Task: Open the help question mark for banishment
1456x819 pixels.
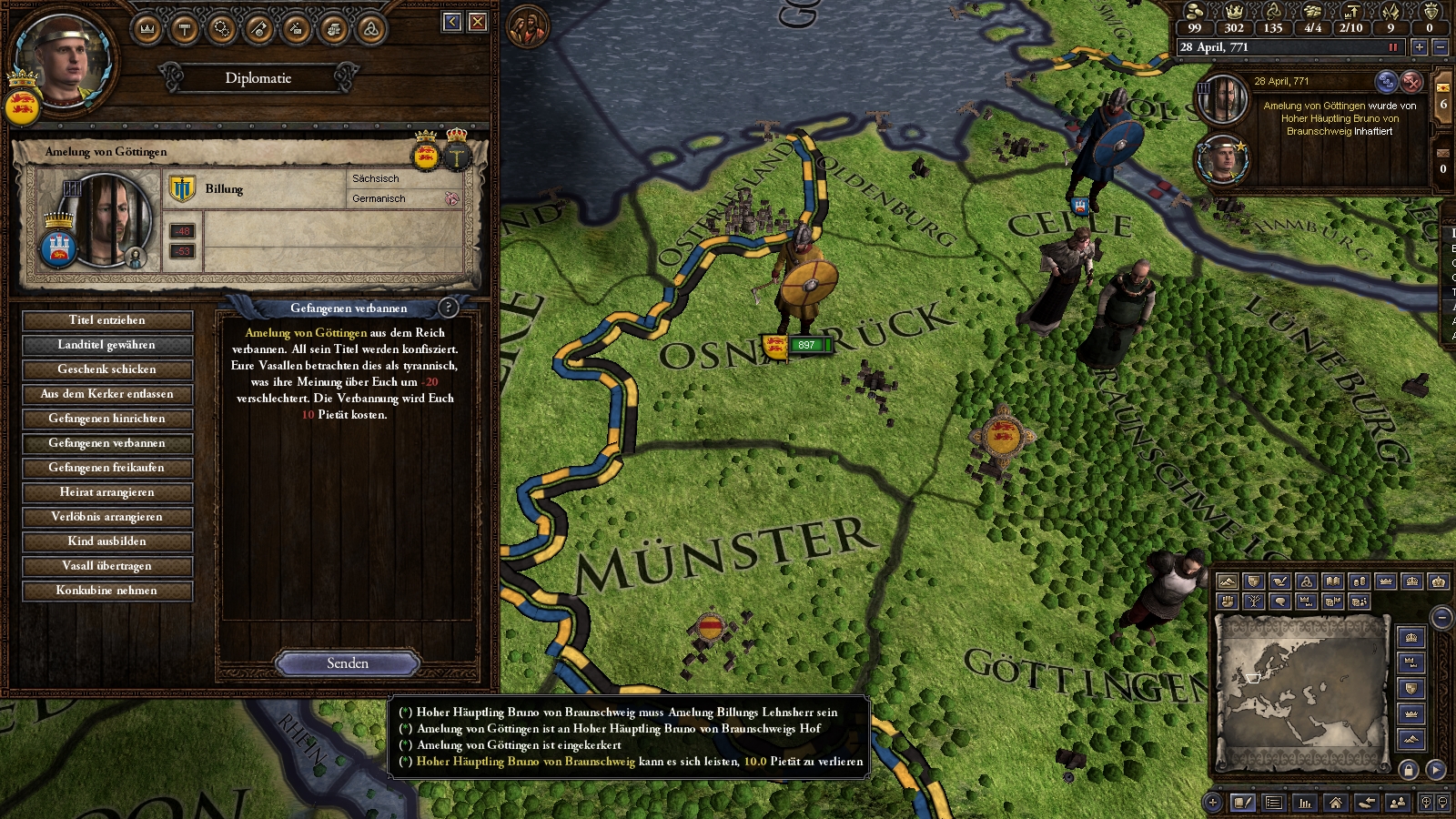Action: click(448, 308)
